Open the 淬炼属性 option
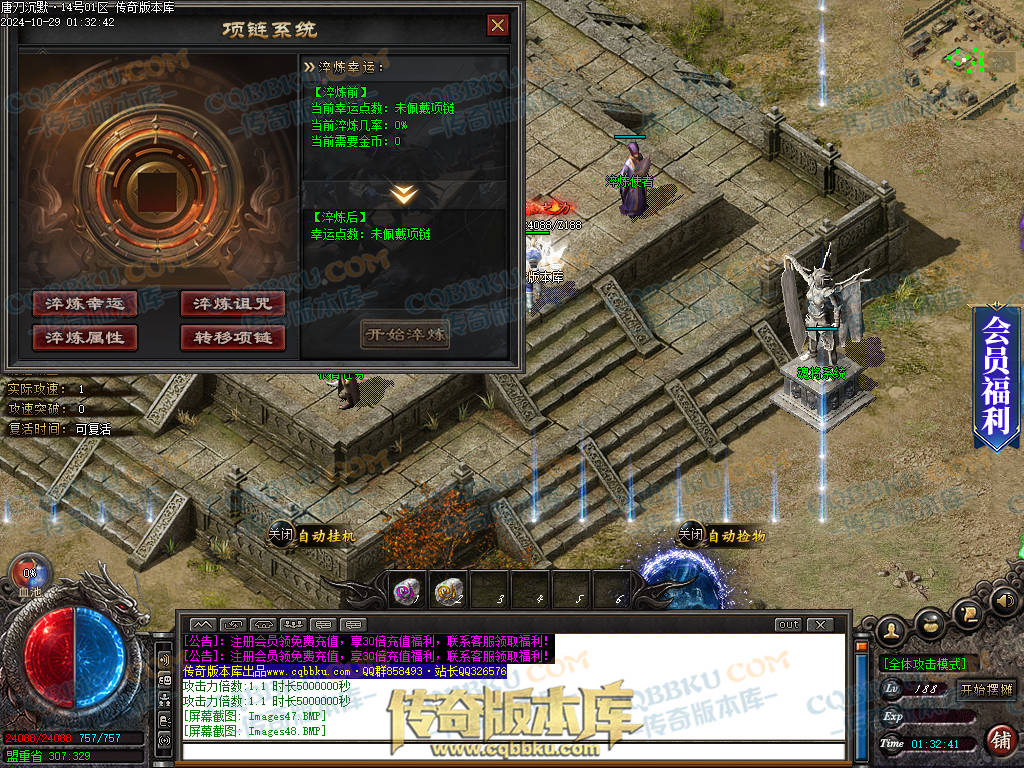The height and width of the screenshot is (768, 1024). point(85,338)
